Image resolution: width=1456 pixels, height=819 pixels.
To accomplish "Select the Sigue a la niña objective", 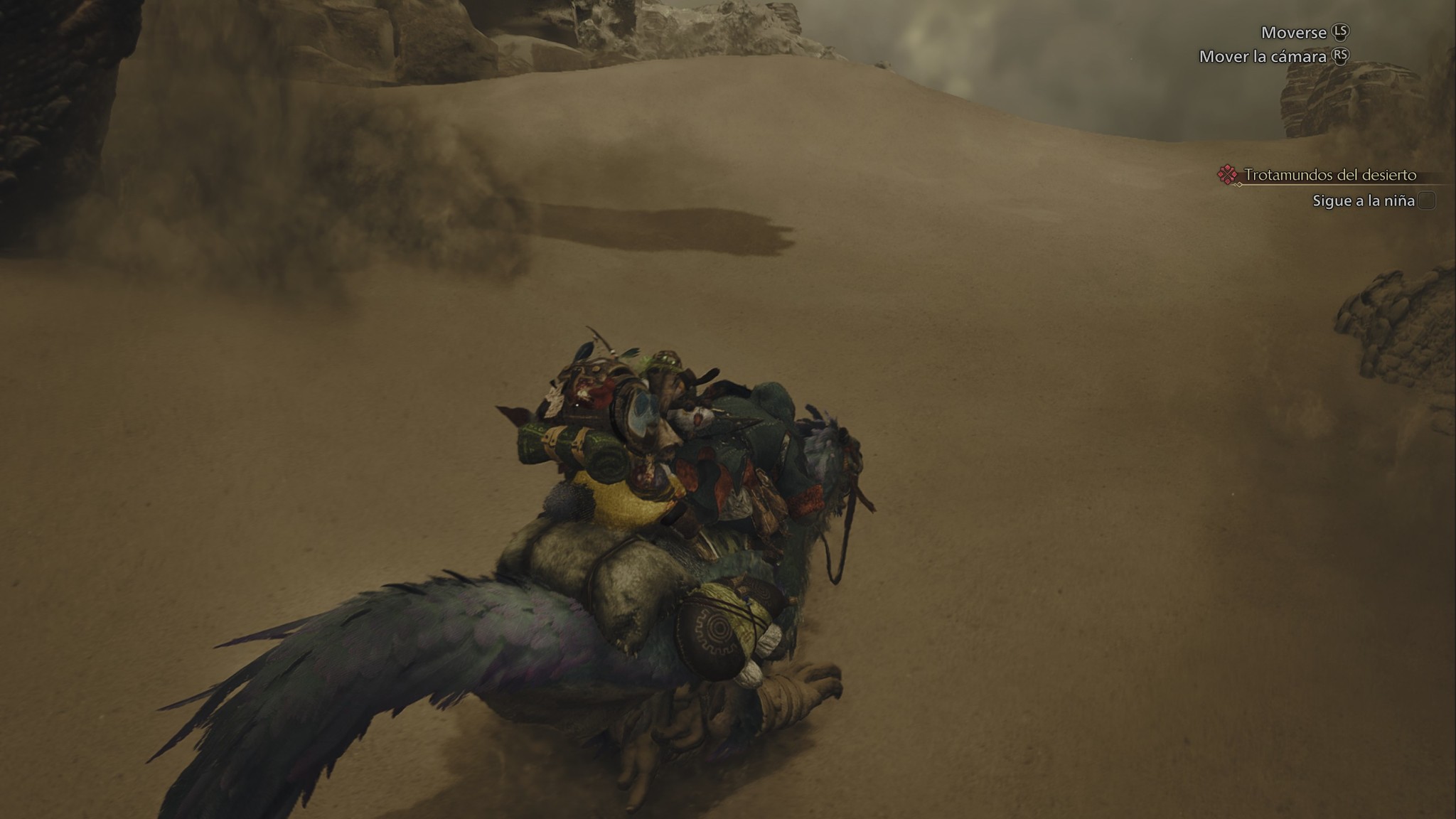I will [x=1363, y=201].
